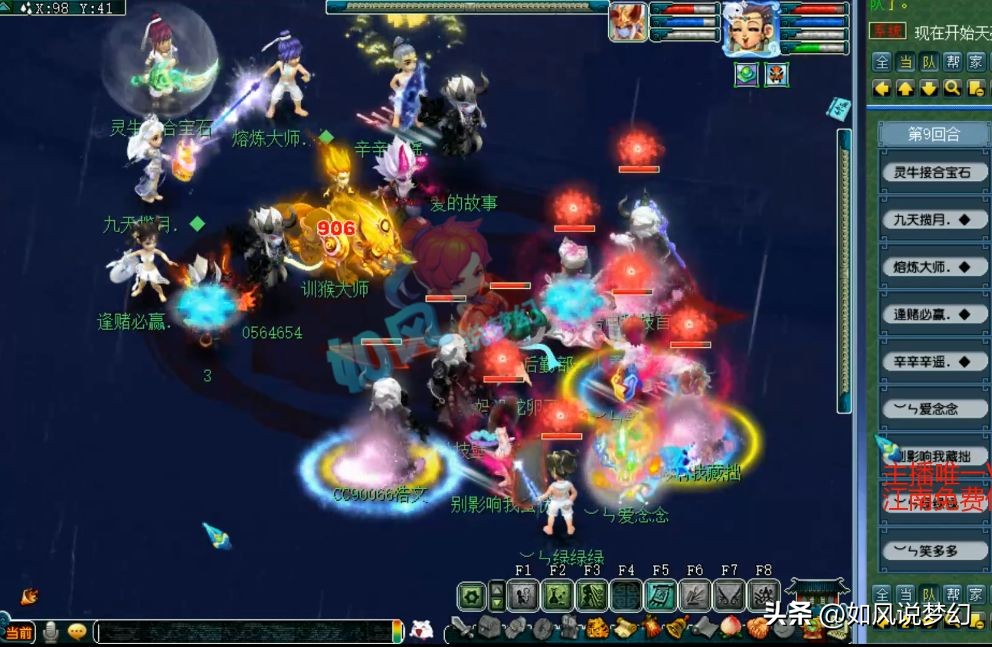This screenshot has width=992, height=647.
Task: Trigger the F7 crossed wings skill
Action: 729,596
